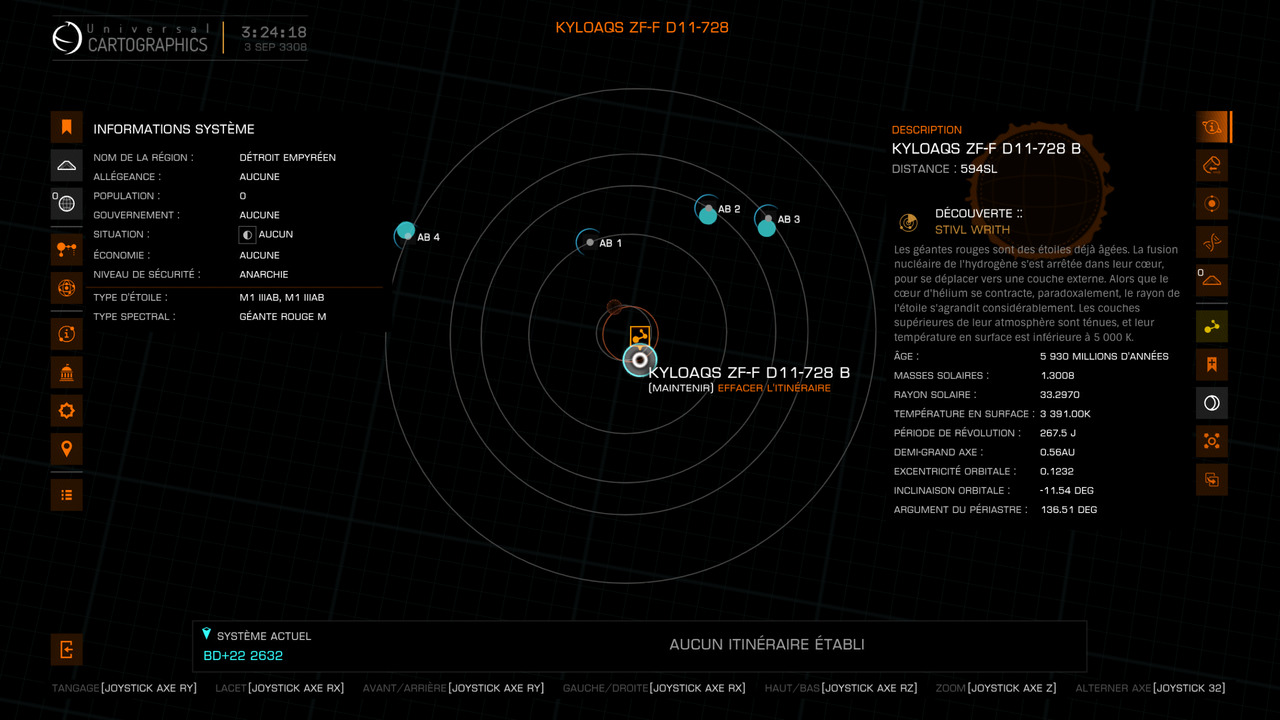
Task: Select the highlighted star KYLOAQS ZF-F D11-728 B
Action: click(640, 360)
